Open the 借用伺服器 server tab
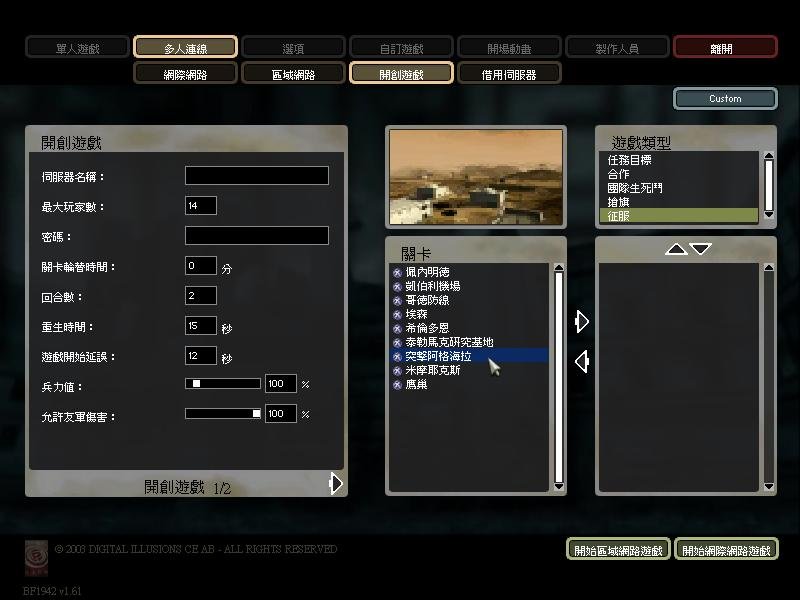The width and height of the screenshot is (800, 600). [x=509, y=73]
